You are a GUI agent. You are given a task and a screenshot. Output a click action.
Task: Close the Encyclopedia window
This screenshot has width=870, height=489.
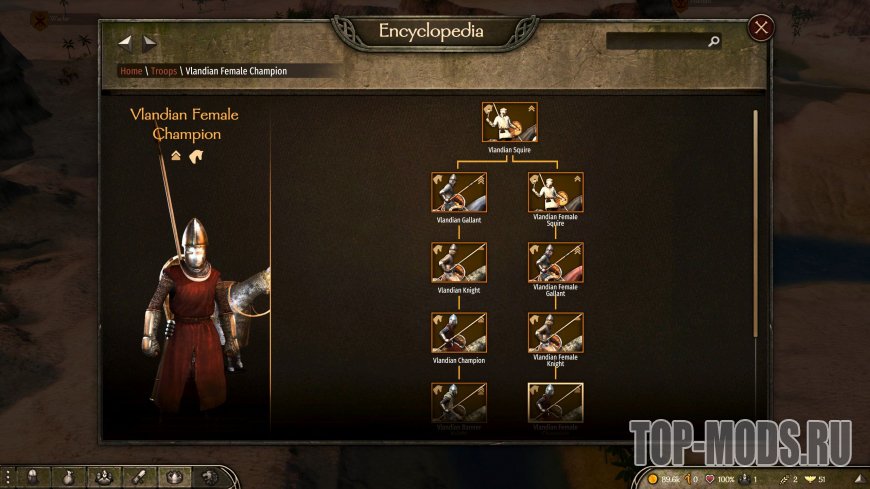pos(761,28)
